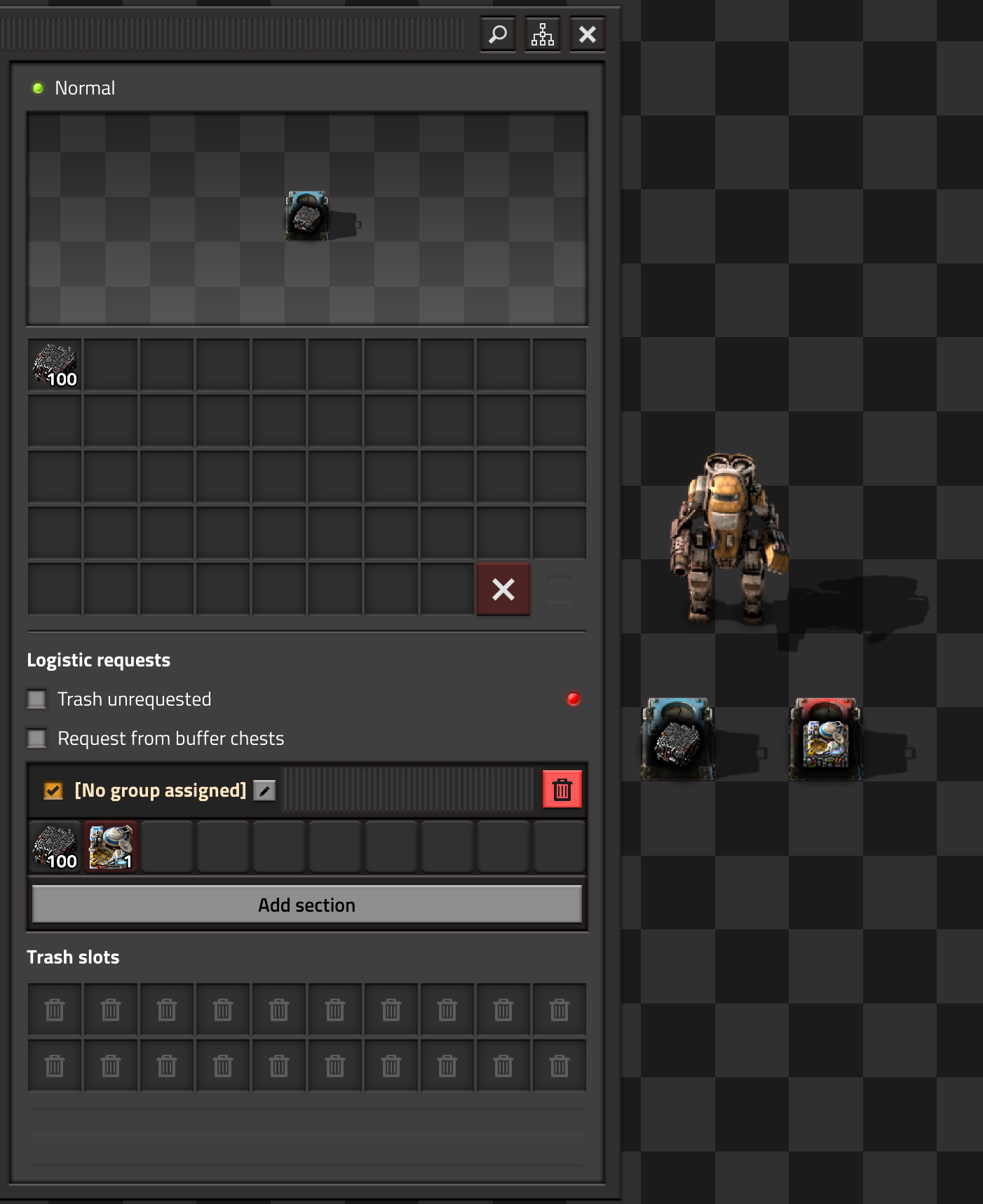983x1204 pixels.
Task: Uncheck the logistics section enable checkbox
Action: [52, 791]
